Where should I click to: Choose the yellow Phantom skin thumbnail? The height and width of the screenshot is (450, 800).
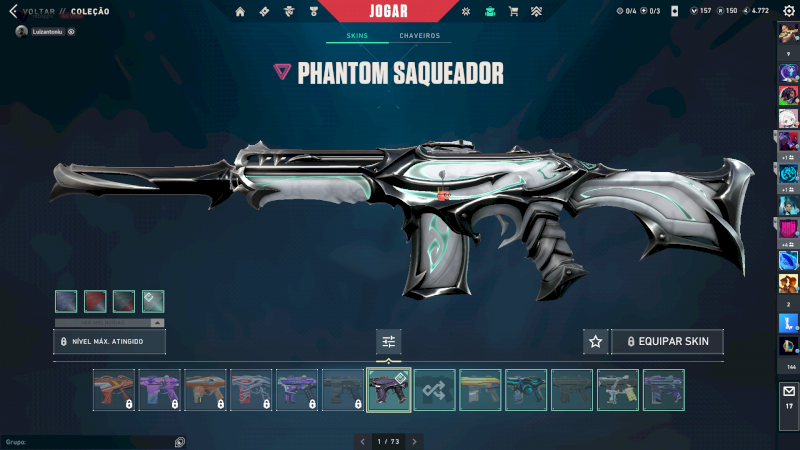480,390
